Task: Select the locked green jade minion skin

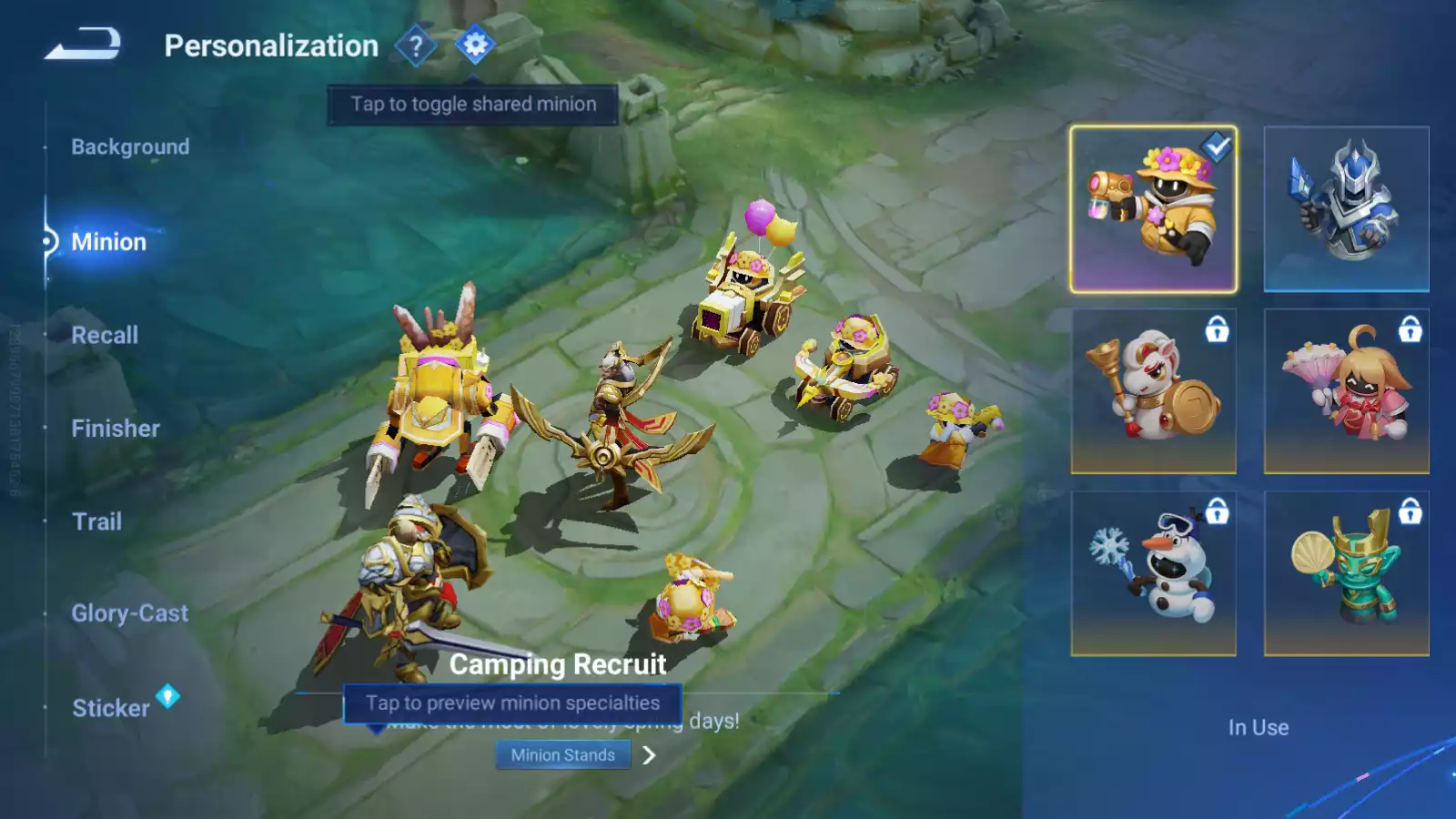Action: pyautogui.click(x=1346, y=573)
